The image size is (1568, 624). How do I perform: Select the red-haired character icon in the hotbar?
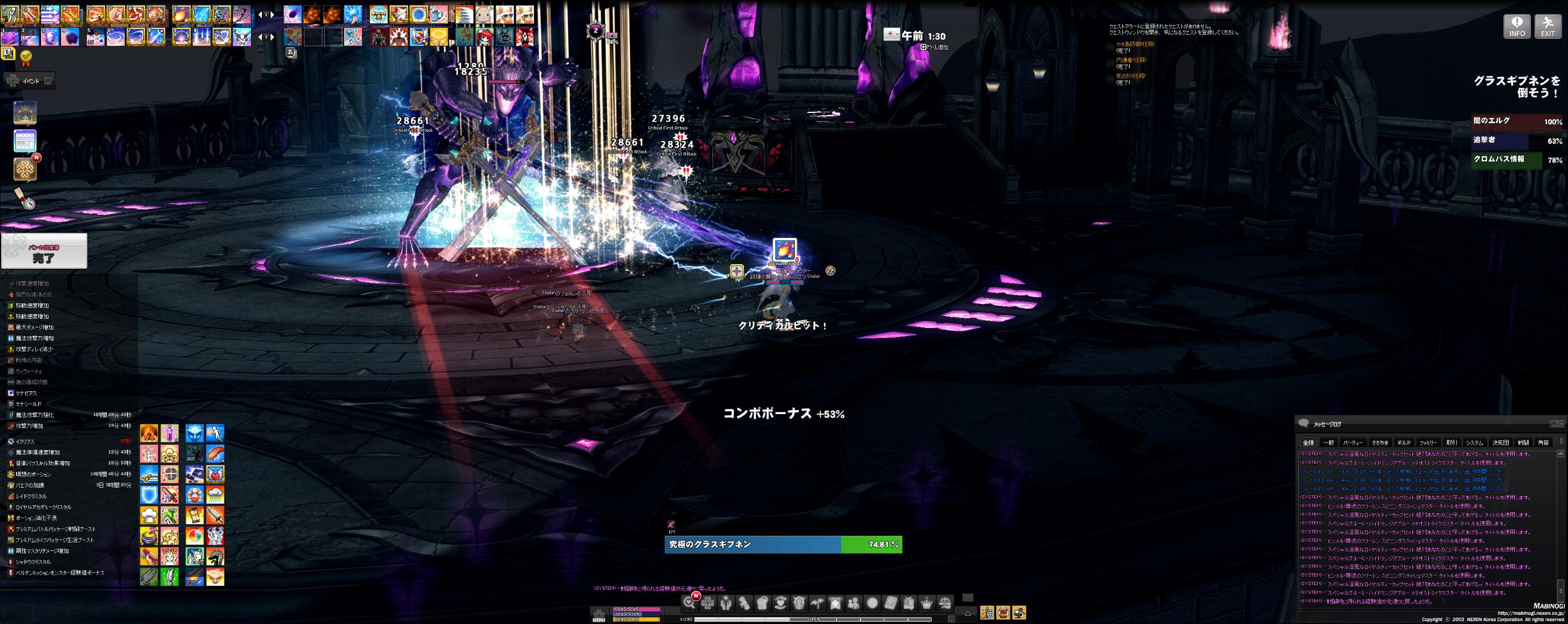click(484, 37)
